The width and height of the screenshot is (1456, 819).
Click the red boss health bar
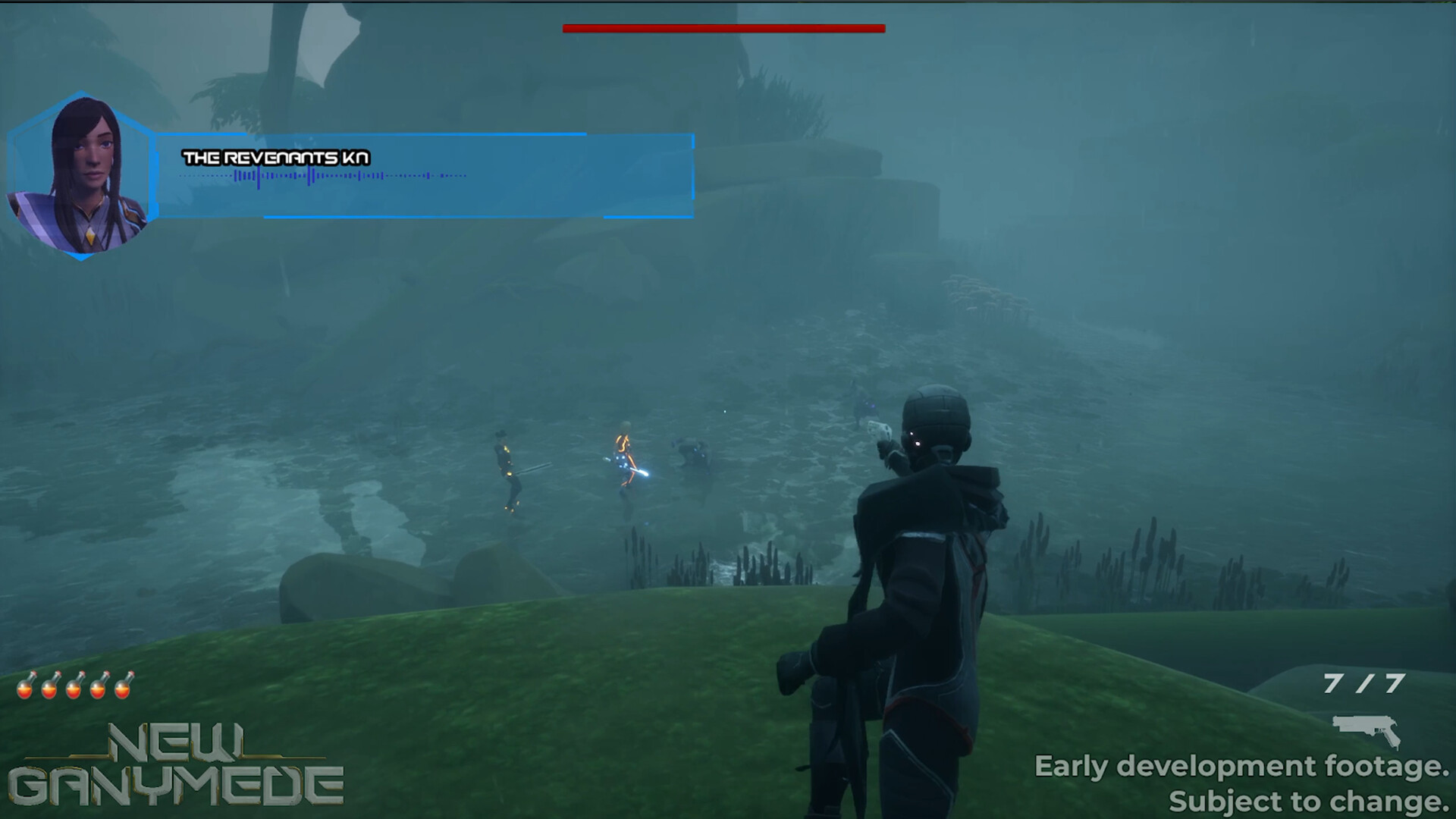tap(723, 29)
